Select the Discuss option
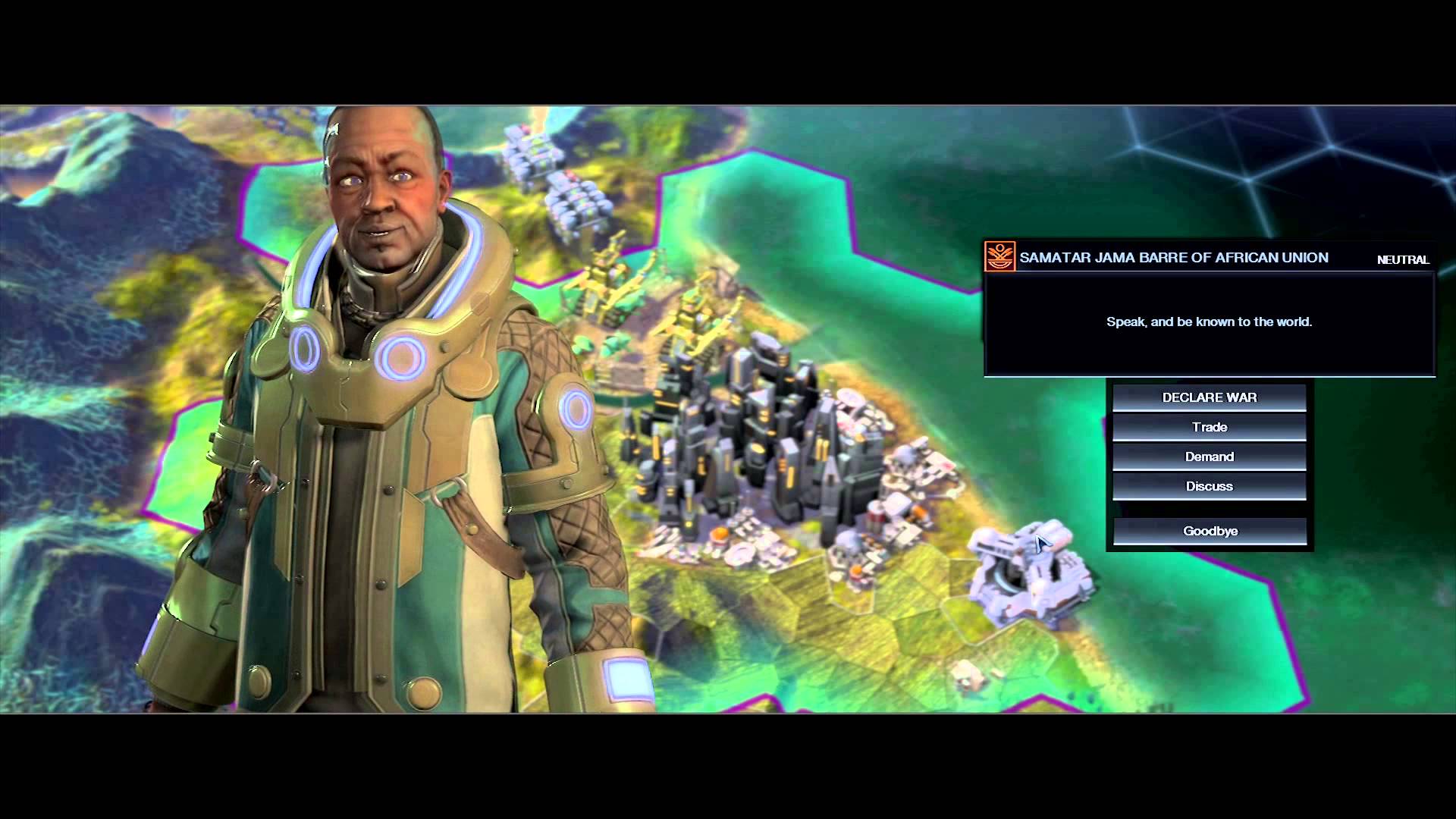The width and height of the screenshot is (1456, 819). [1210, 486]
